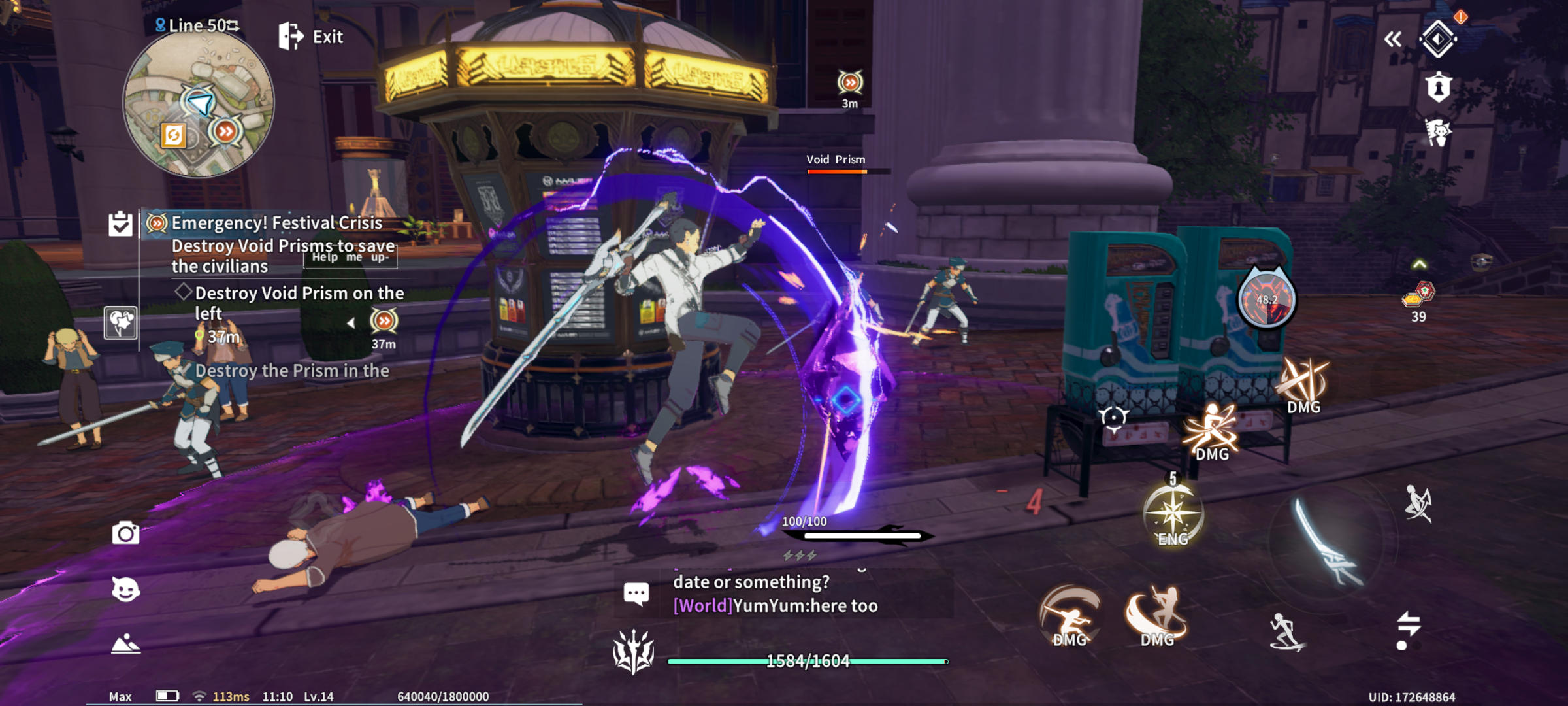Expand the item list up arrow
The image size is (1568, 706).
pos(1419,265)
